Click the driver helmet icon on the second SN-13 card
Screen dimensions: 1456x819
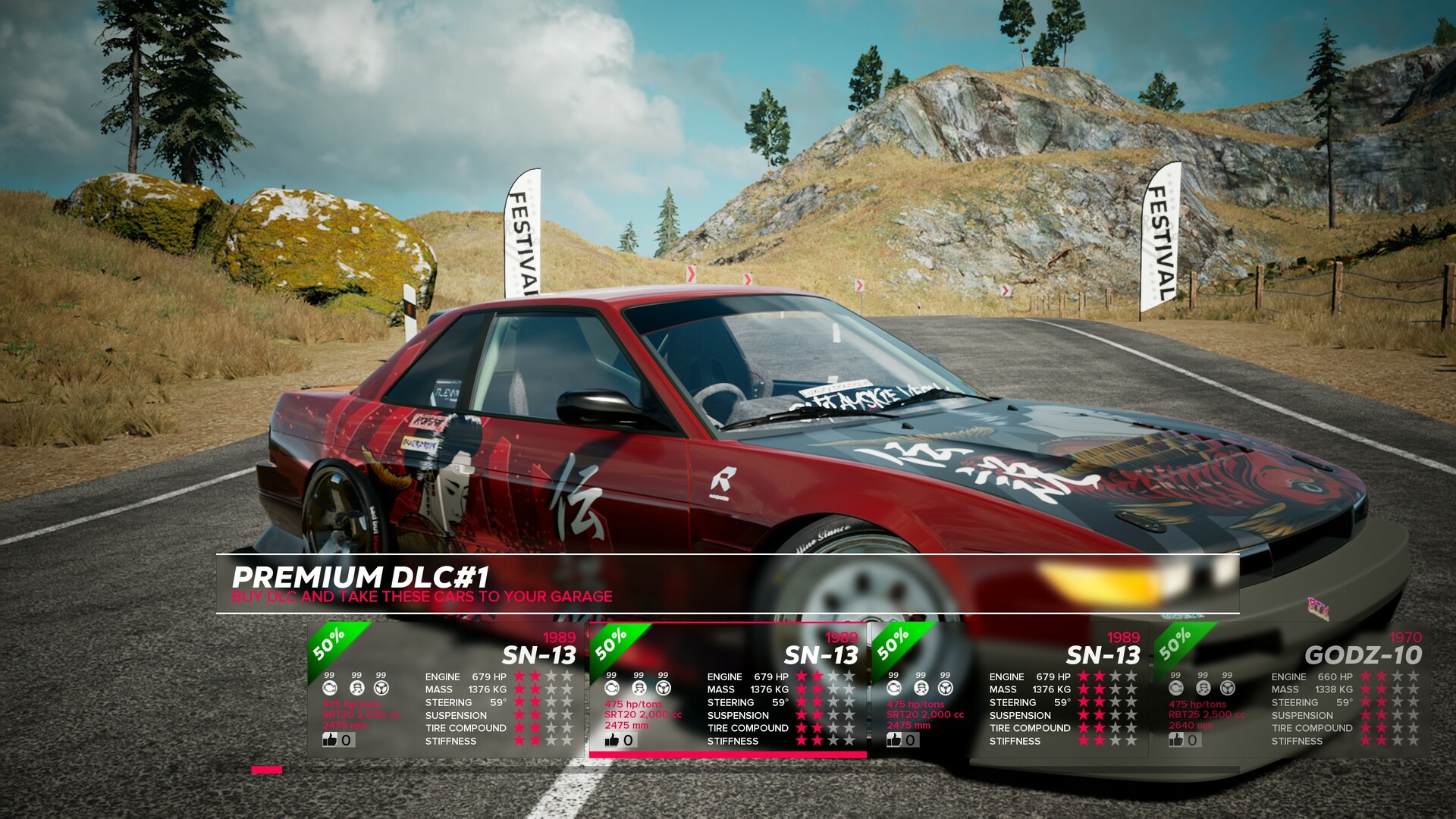tap(638, 687)
